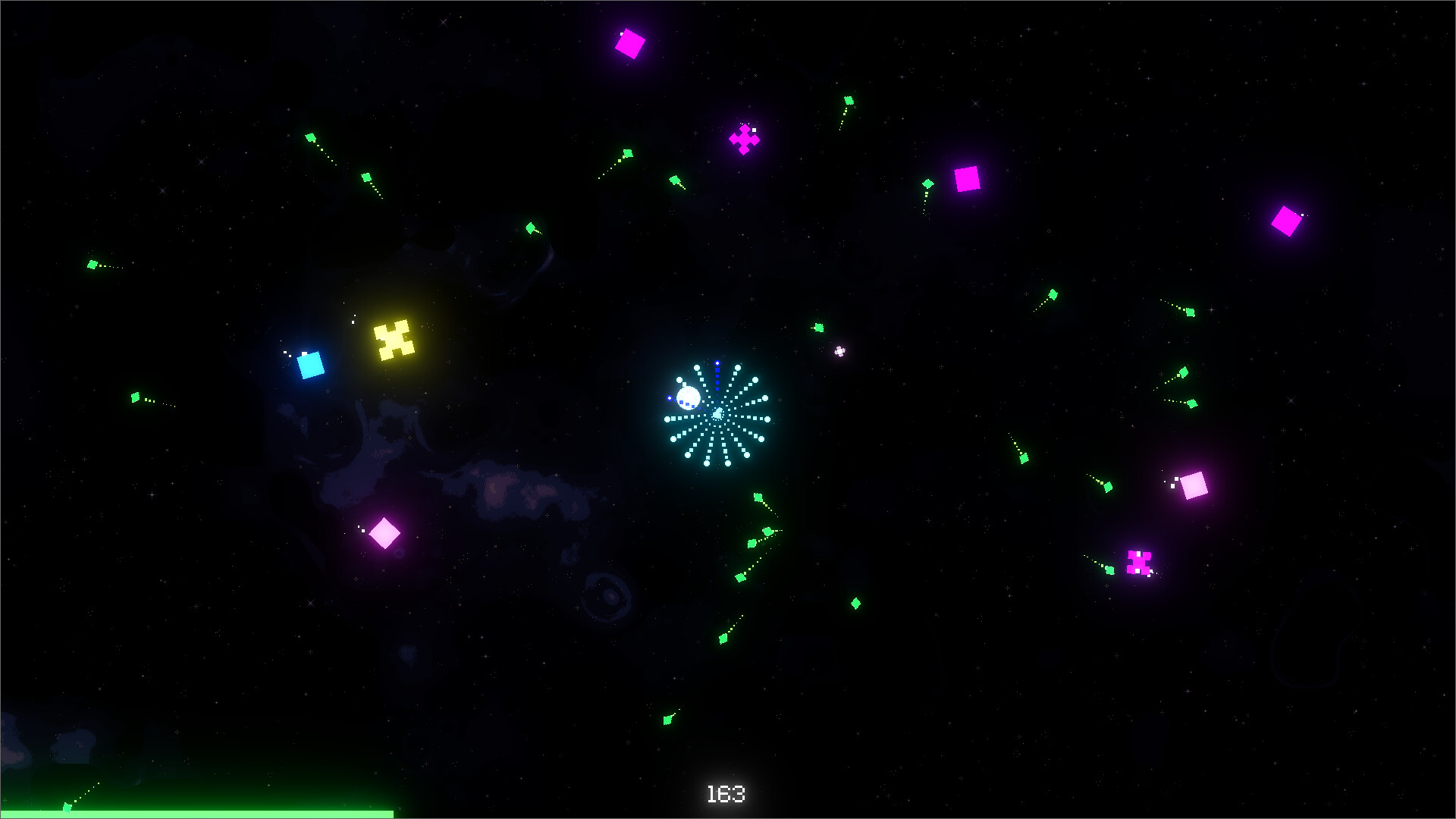This screenshot has height=819, width=1456.
Task: Target the large magenta square near top
Action: [x=629, y=43]
